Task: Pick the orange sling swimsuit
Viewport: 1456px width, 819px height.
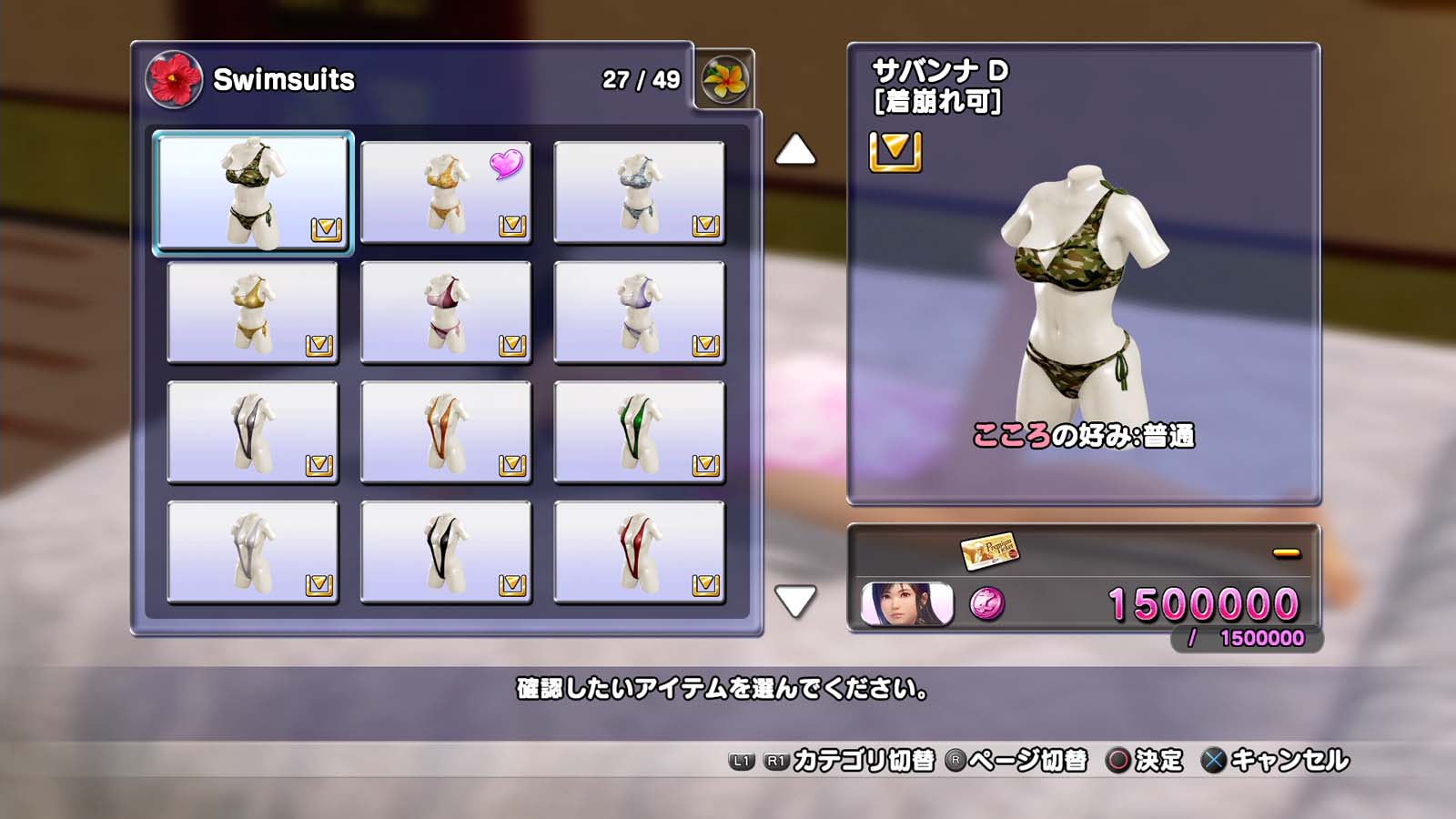Action: 446,432
